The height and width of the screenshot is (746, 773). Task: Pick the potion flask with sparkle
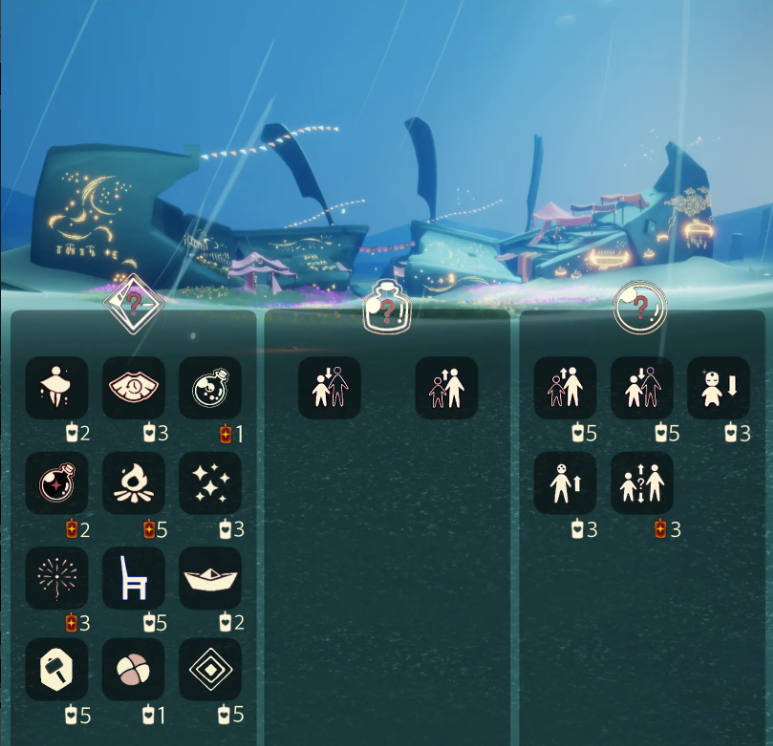(x=57, y=483)
